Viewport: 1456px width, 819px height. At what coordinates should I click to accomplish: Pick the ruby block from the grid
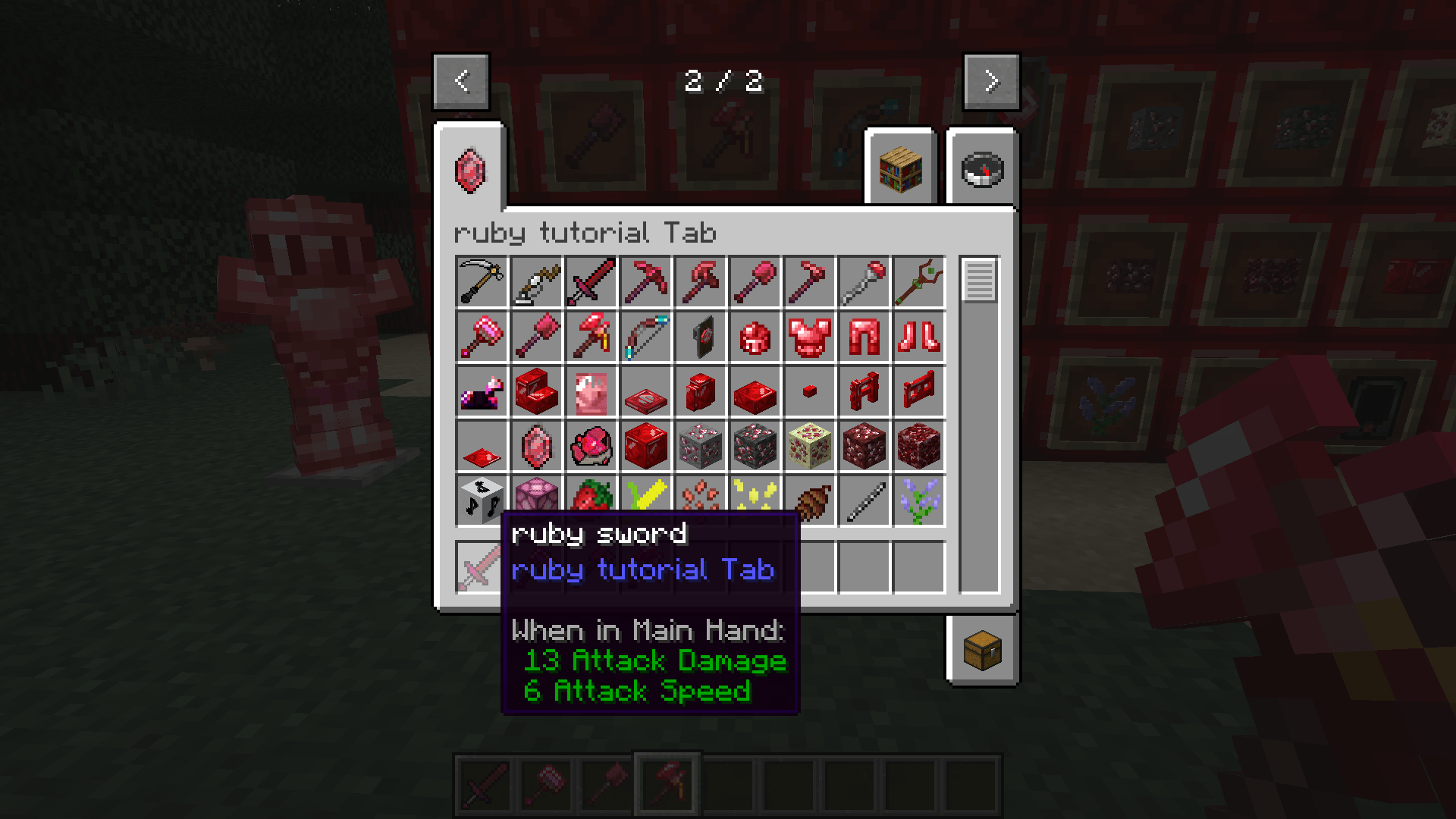coord(645,446)
